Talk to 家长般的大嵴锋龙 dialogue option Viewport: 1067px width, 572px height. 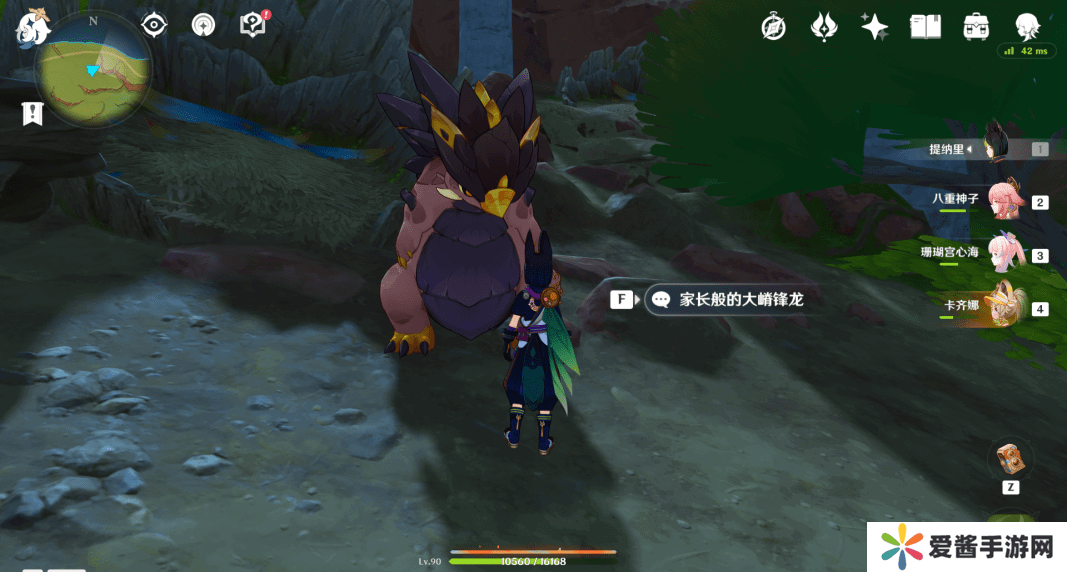740,299
